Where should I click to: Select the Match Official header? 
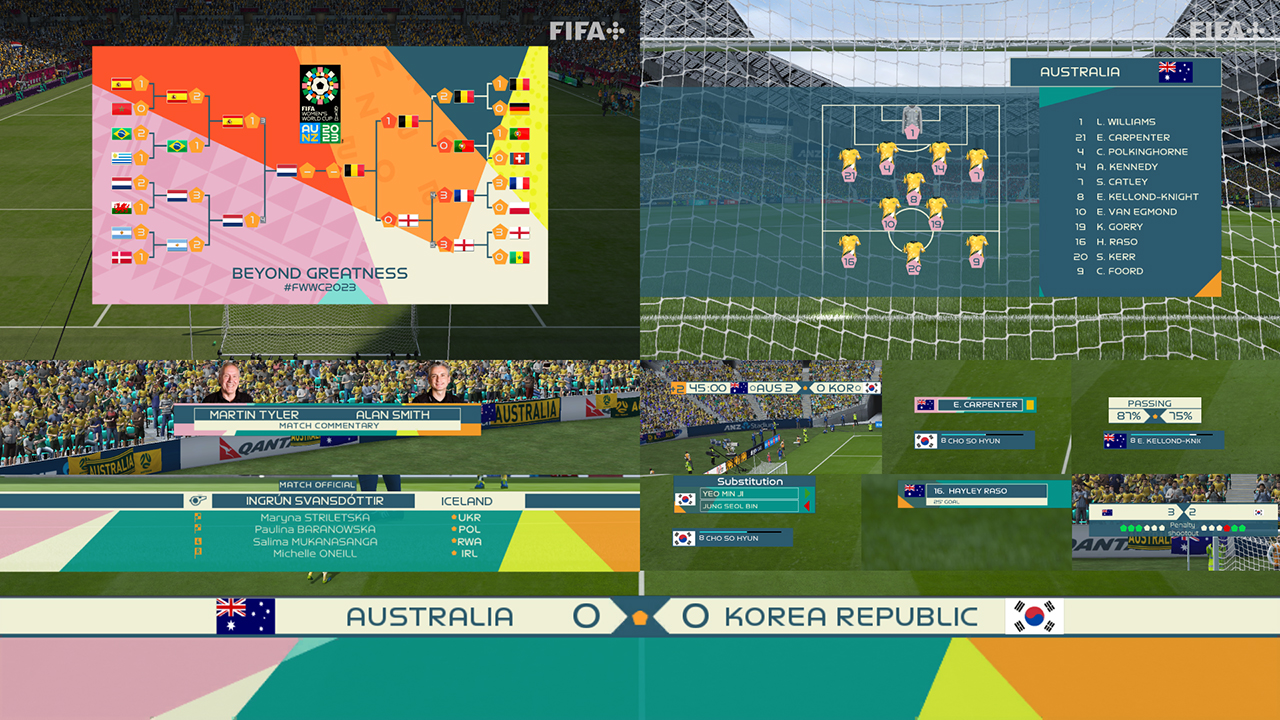point(316,483)
